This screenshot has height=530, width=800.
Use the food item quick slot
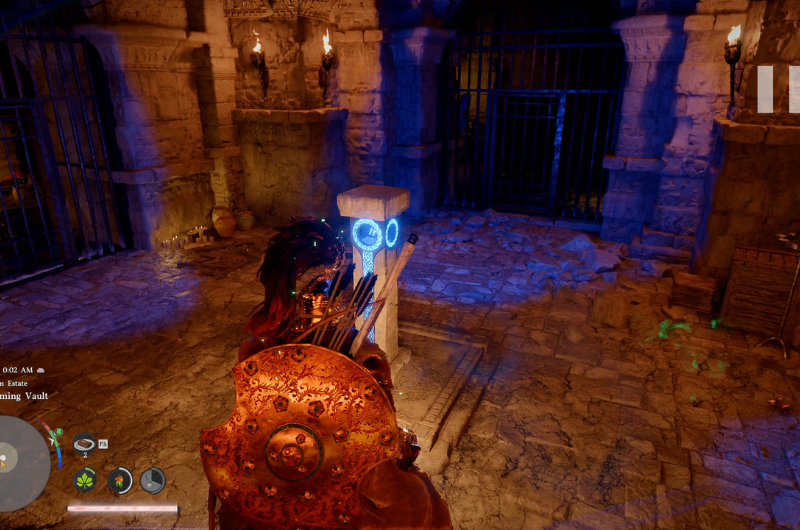tap(85, 443)
